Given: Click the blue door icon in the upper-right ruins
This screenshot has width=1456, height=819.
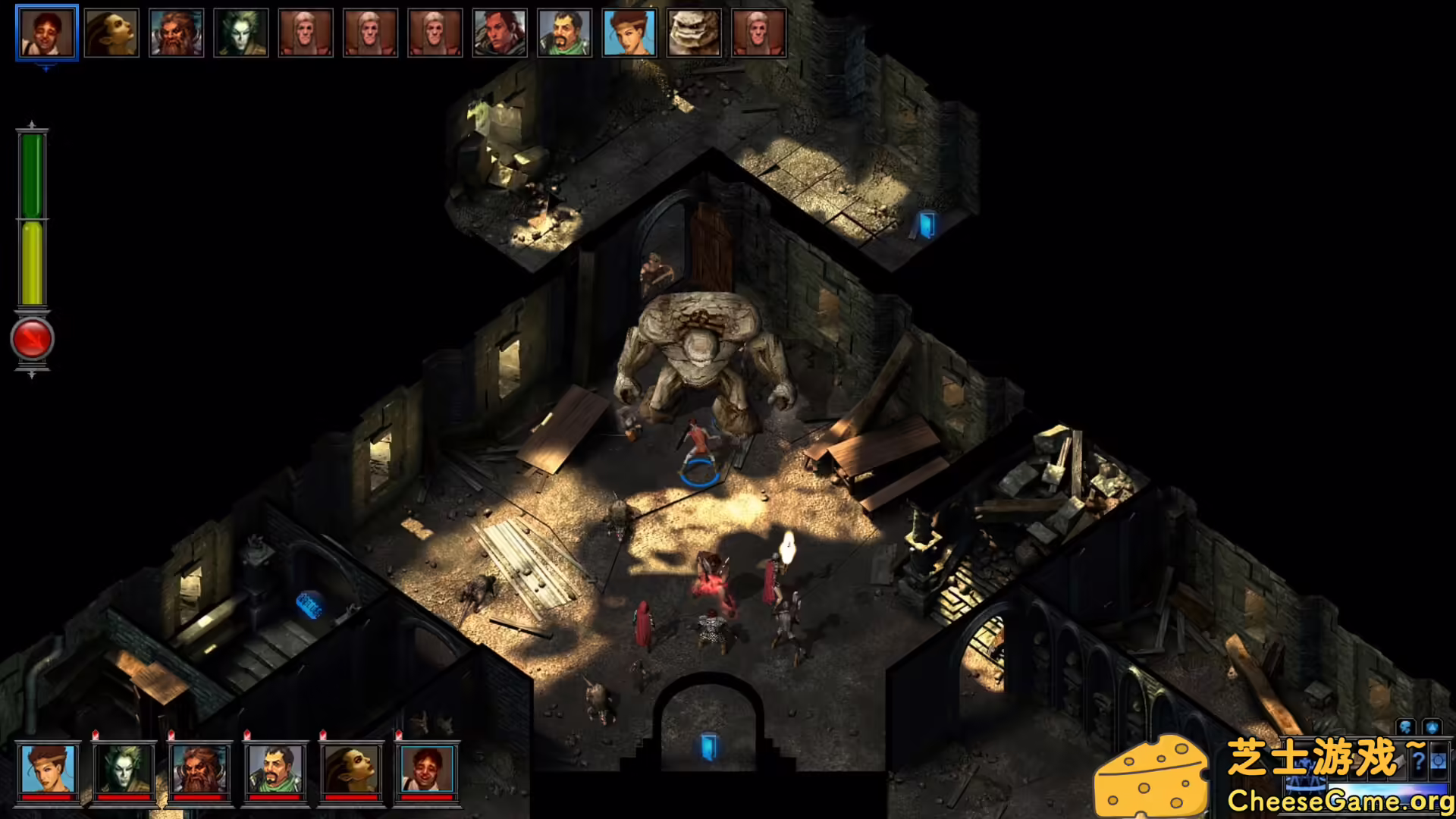Looking at the screenshot, I should click(x=927, y=223).
